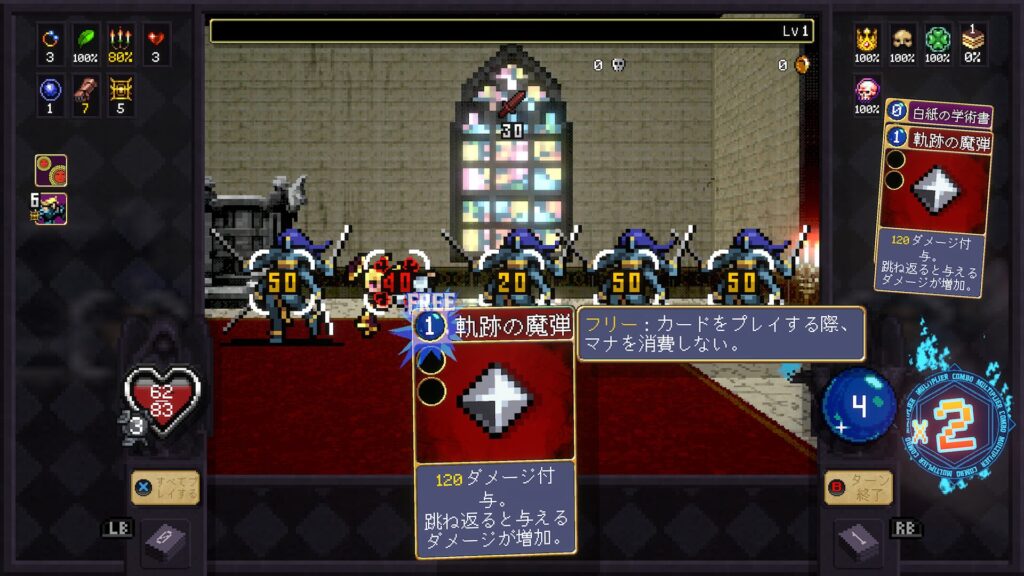Screen dimensions: 1024x576
Task: Open the discard pile showing 1
Action: [x=858, y=542]
